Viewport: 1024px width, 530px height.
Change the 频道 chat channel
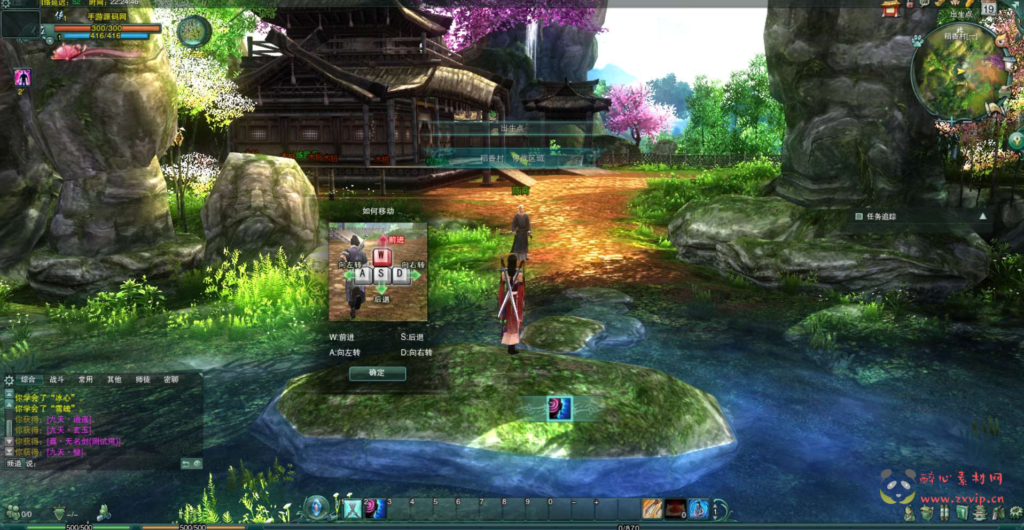click(14, 464)
